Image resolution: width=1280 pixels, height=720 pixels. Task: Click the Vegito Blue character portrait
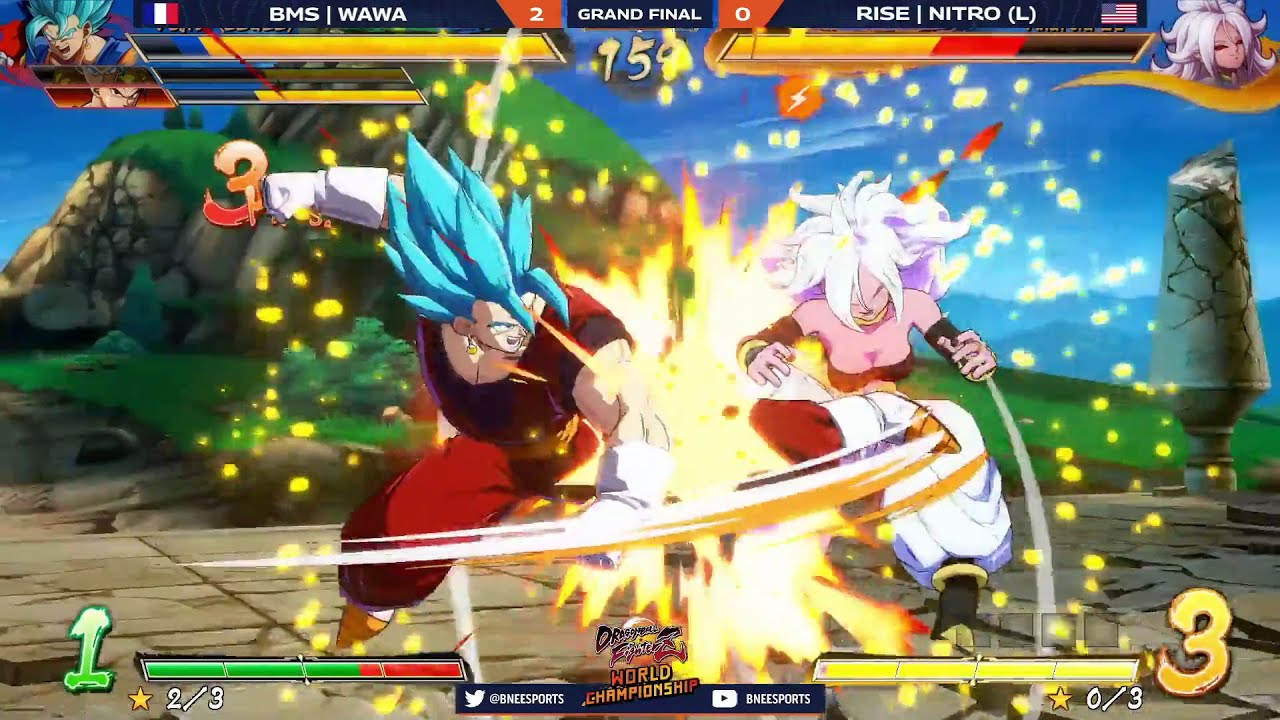tap(65, 32)
